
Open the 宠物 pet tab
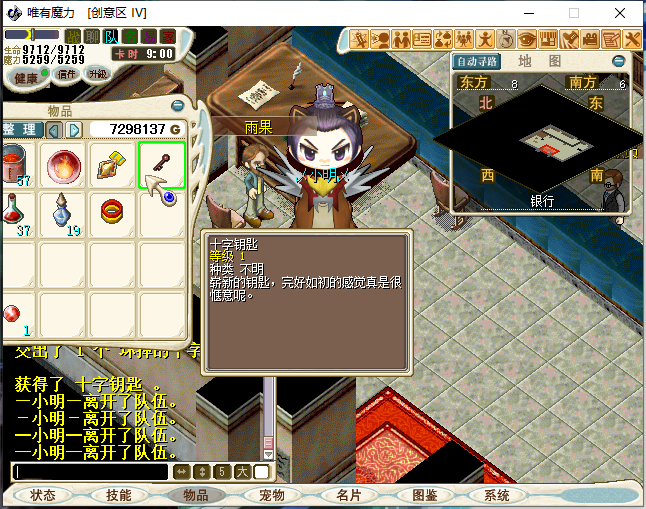(272, 495)
